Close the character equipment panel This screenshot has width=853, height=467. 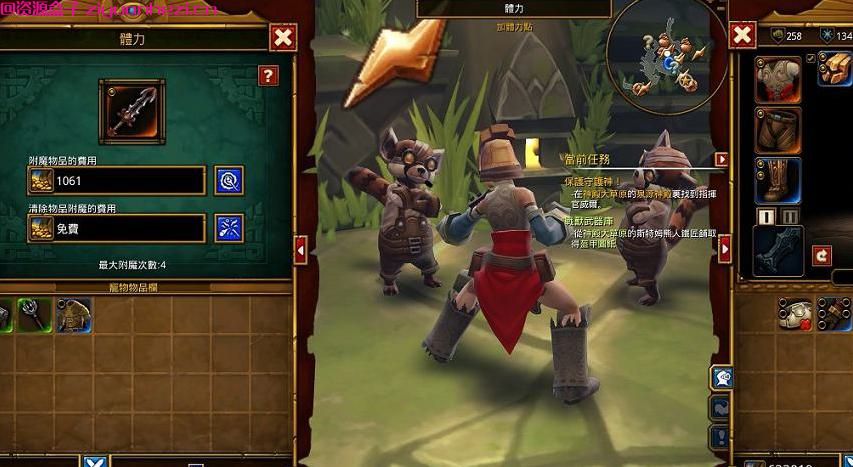[x=742, y=36]
